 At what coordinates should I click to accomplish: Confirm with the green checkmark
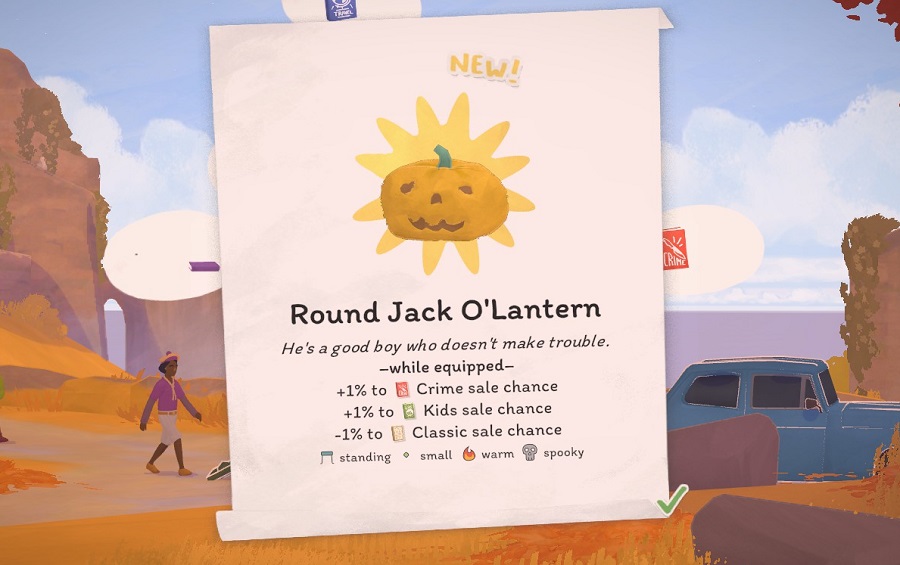point(672,498)
